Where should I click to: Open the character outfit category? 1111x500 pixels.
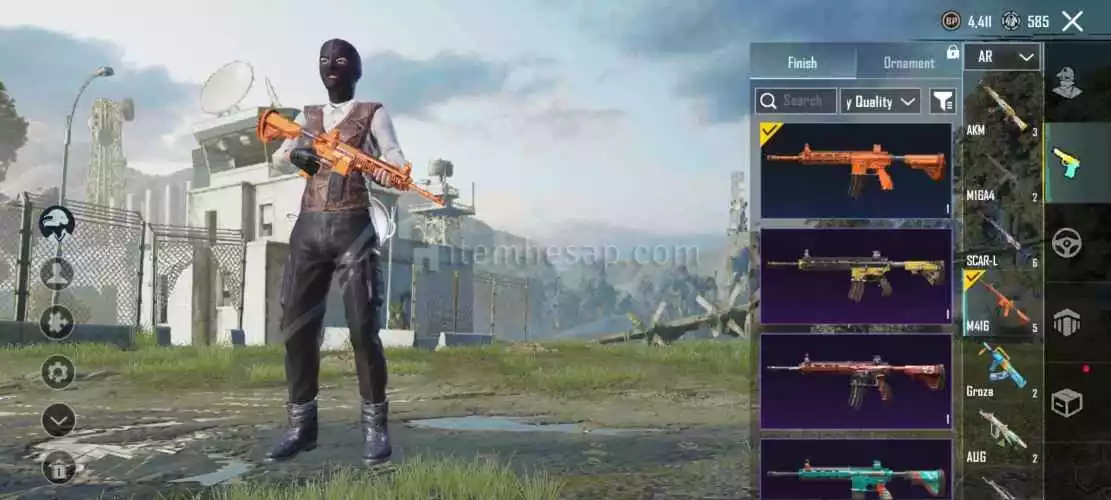pyautogui.click(x=1068, y=82)
